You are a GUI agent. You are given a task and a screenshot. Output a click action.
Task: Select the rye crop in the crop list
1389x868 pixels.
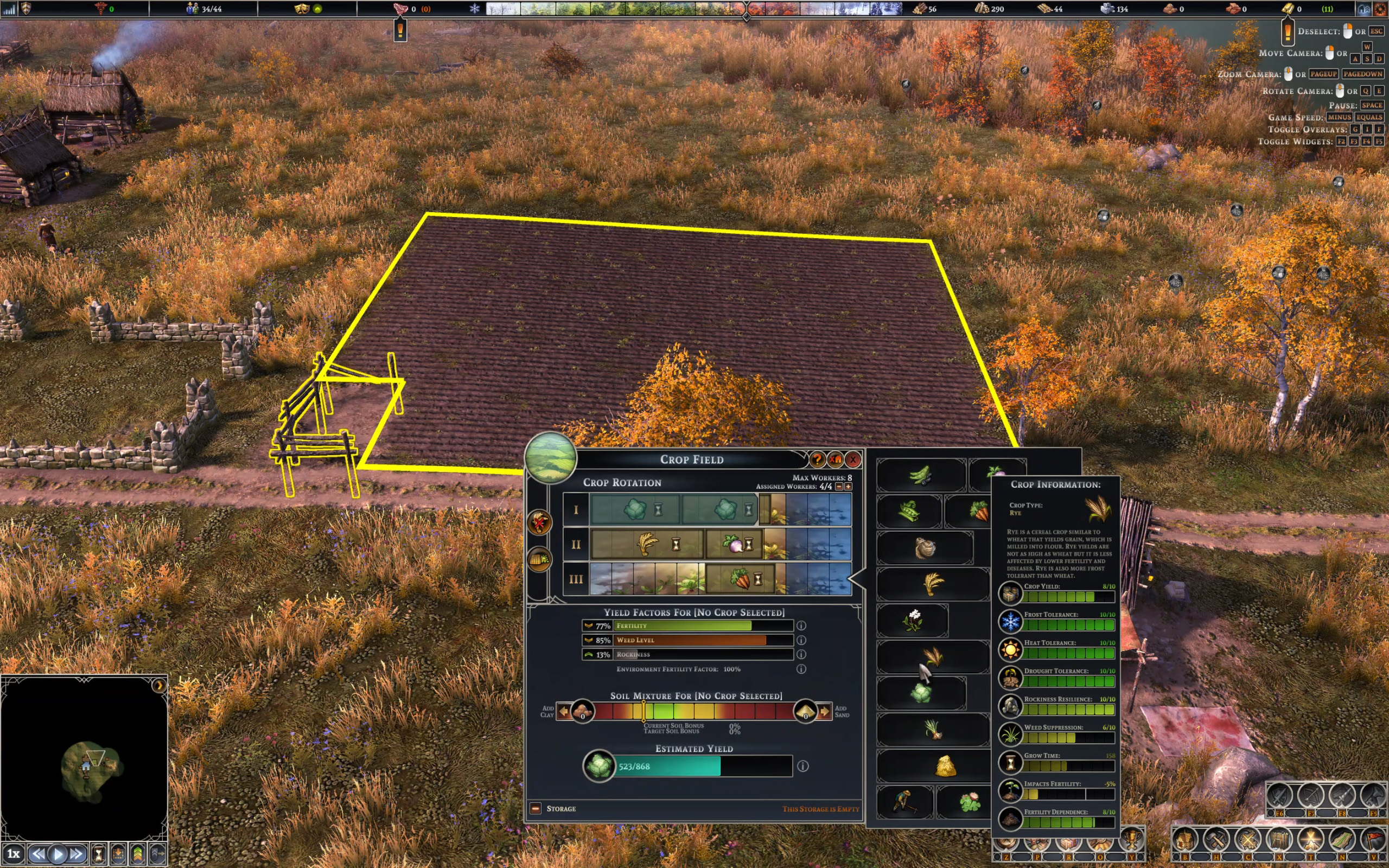(x=933, y=655)
